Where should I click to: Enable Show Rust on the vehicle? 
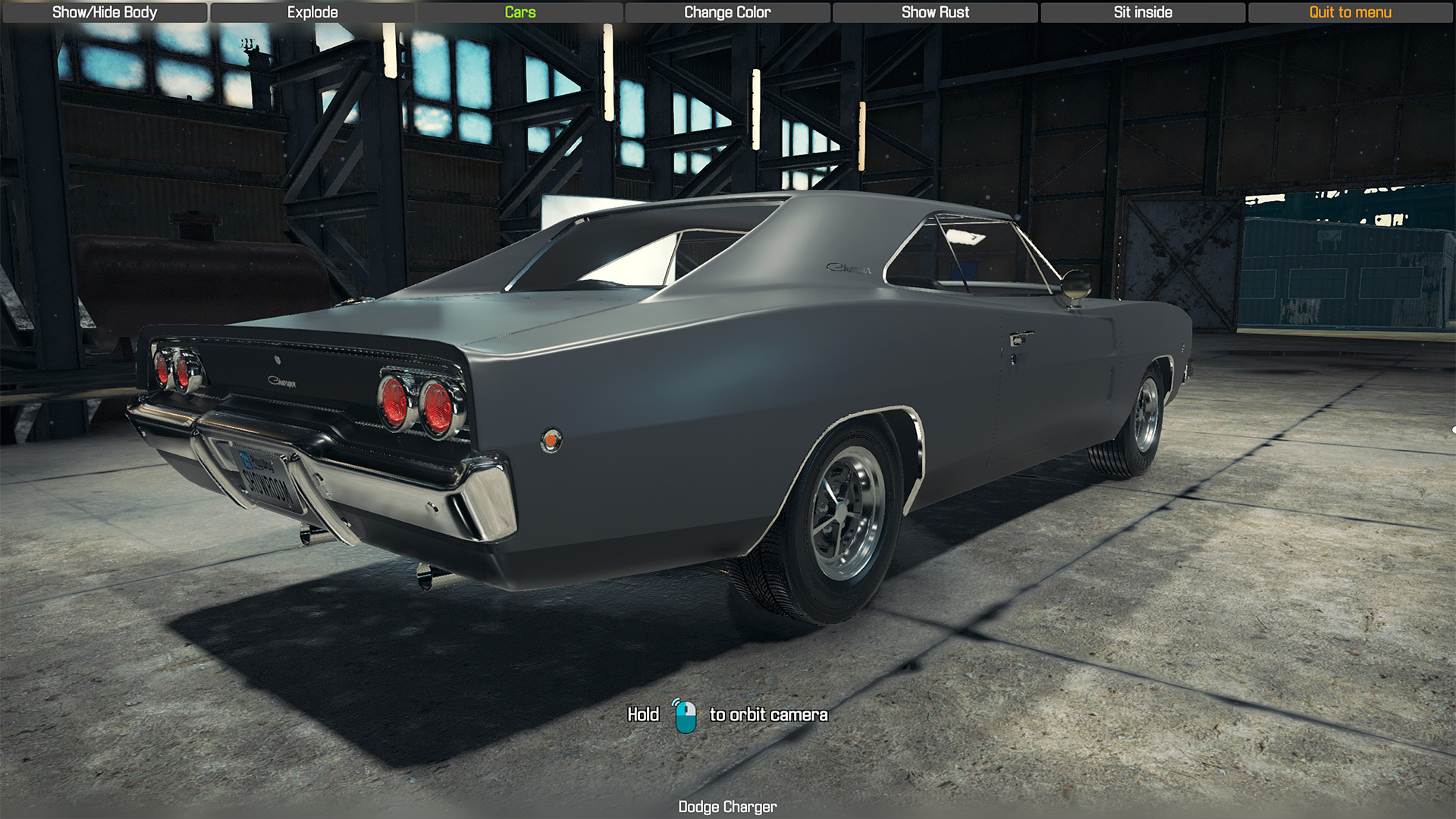935,12
